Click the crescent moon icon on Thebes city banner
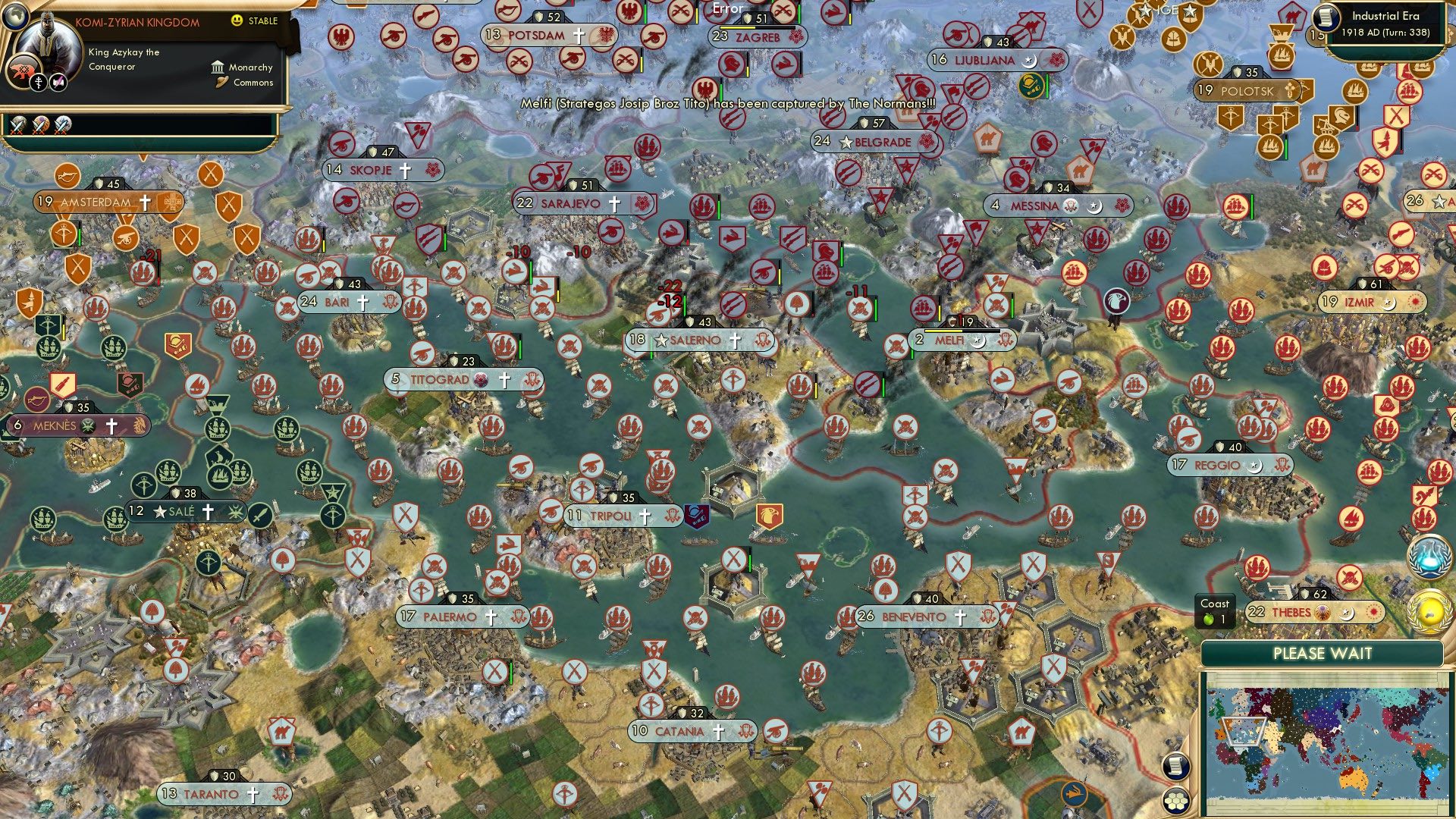This screenshot has height=819, width=1456. coord(1346,613)
